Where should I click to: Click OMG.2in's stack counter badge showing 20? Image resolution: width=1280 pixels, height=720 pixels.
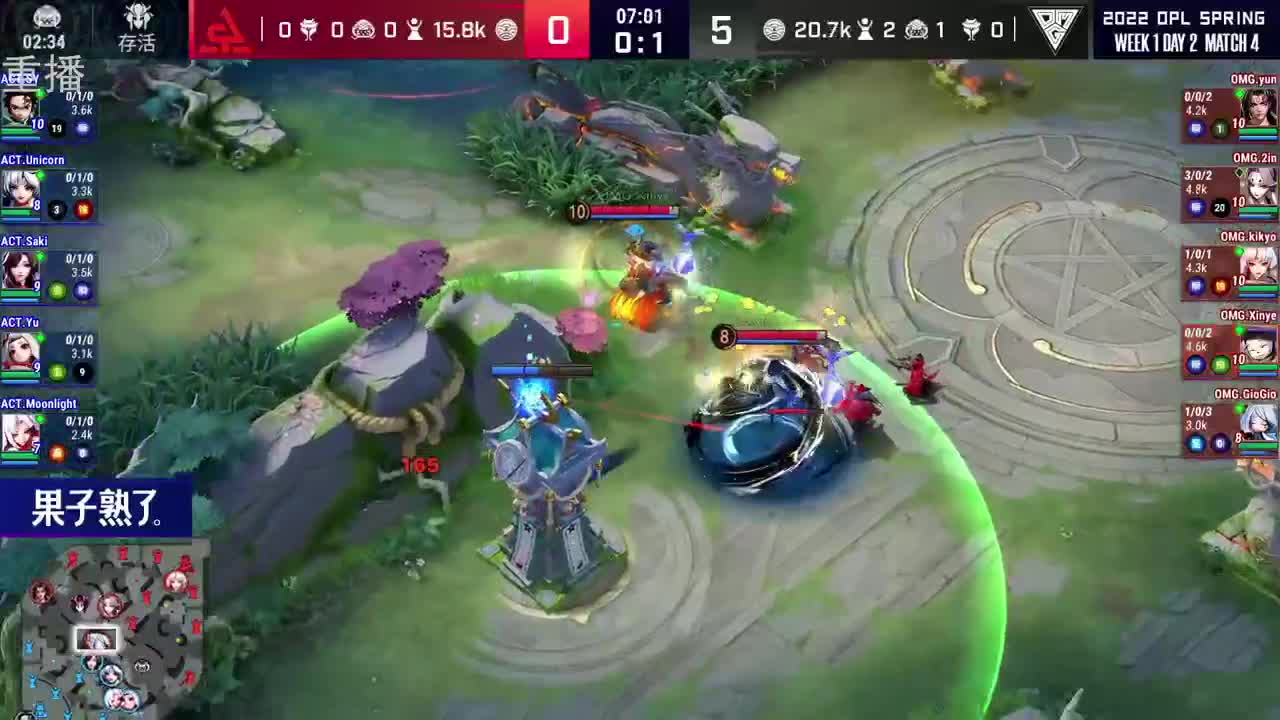point(1219,209)
